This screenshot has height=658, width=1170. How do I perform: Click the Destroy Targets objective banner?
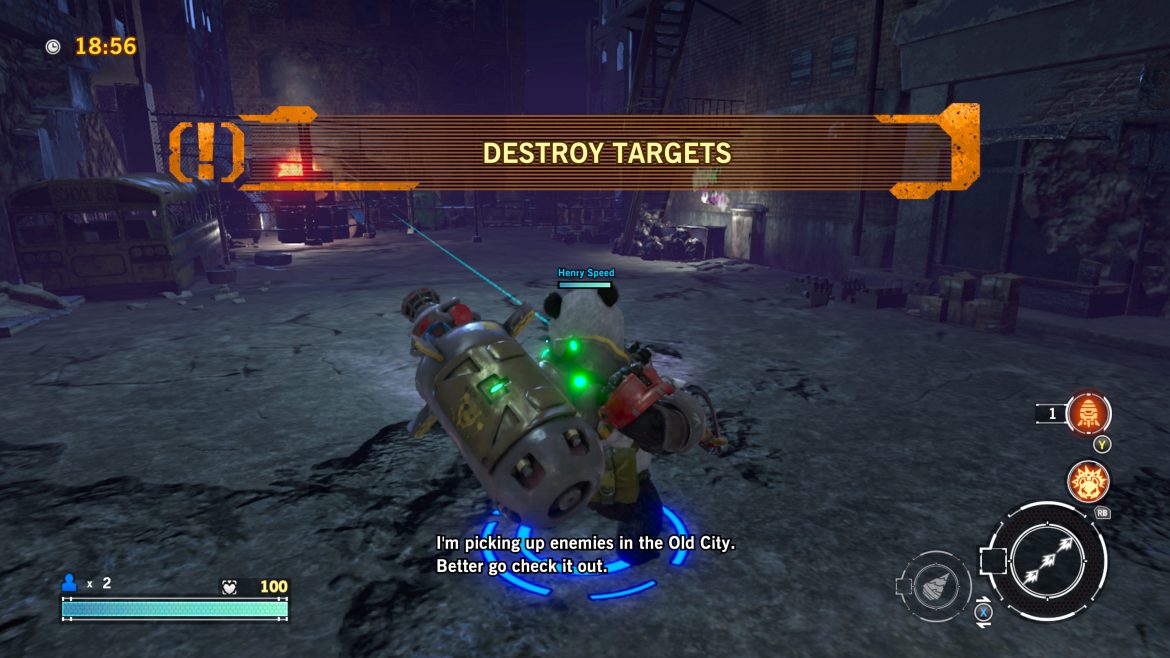[607, 153]
